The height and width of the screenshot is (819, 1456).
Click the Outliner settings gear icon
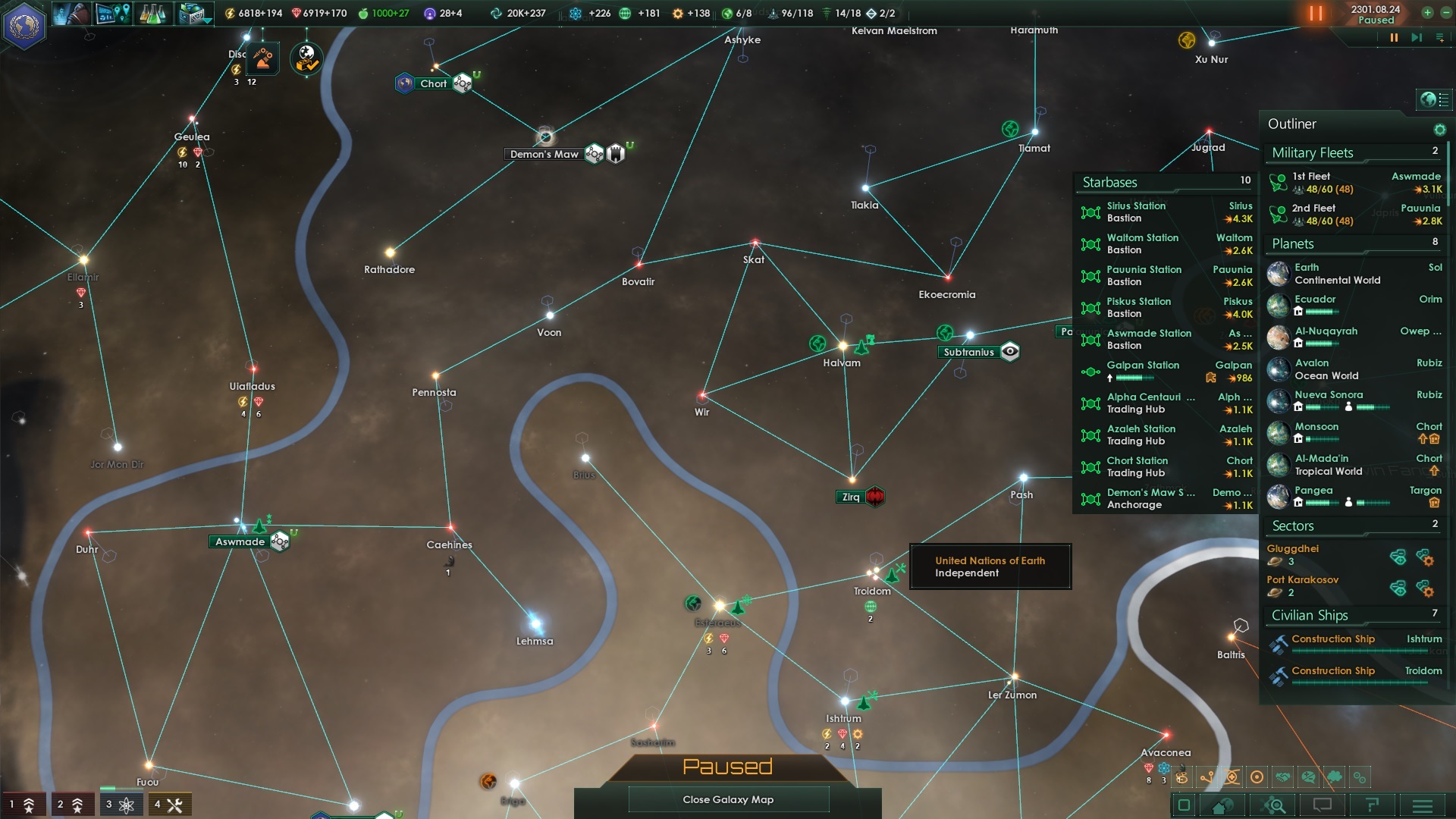(1440, 129)
